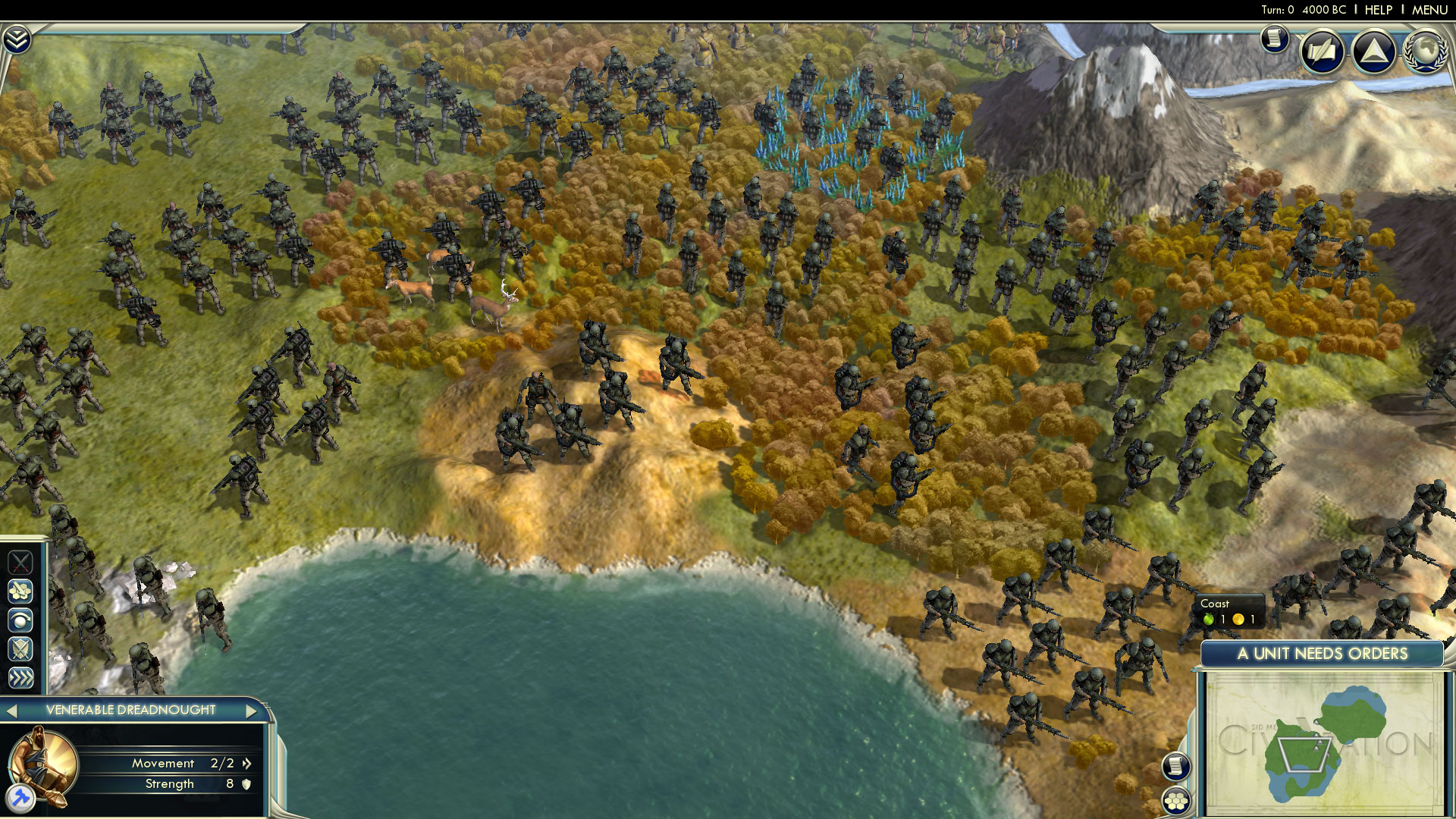Click the Venerable Dreadnought unit portrait
This screenshot has width=1456, height=819.
click(x=42, y=762)
